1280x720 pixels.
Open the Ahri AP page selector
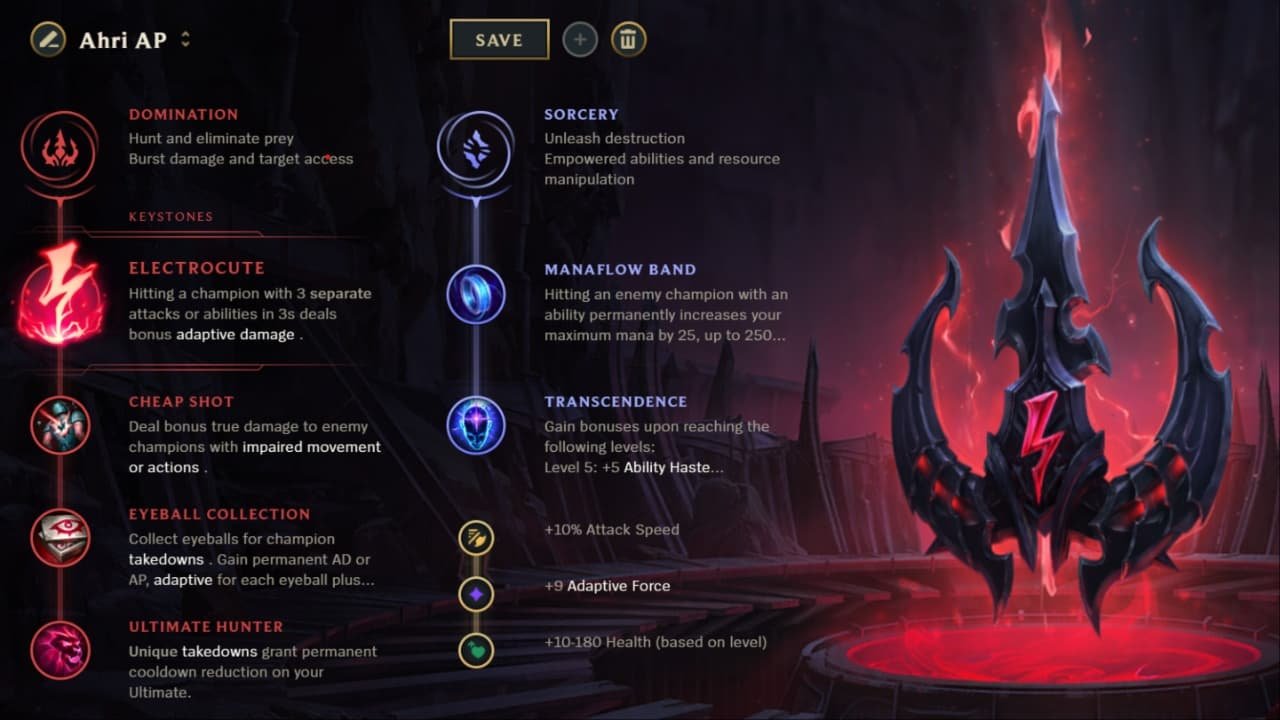point(187,39)
